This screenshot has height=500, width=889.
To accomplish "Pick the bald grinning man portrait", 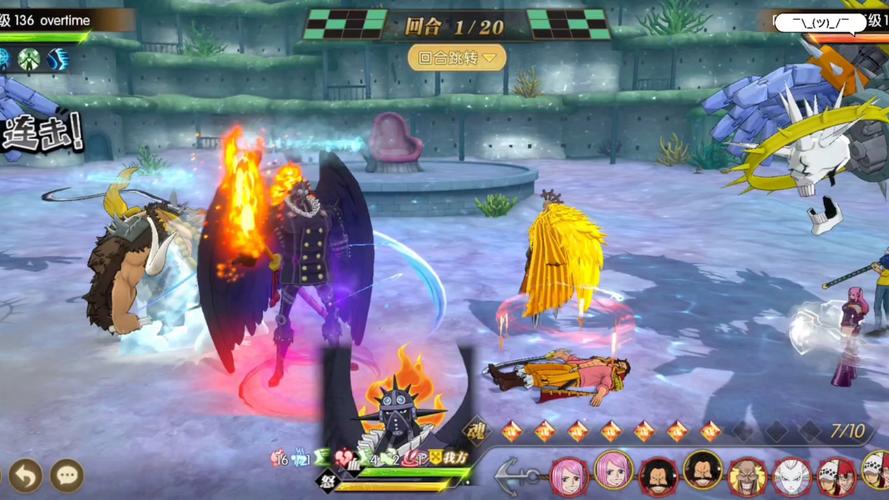I will tap(747, 476).
